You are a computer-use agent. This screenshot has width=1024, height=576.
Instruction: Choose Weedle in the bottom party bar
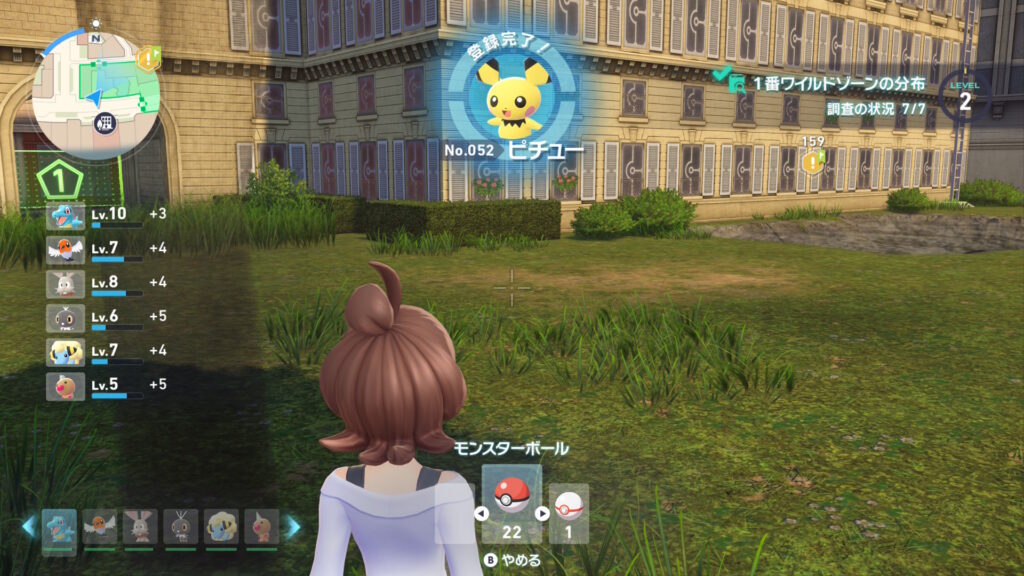coord(262,528)
